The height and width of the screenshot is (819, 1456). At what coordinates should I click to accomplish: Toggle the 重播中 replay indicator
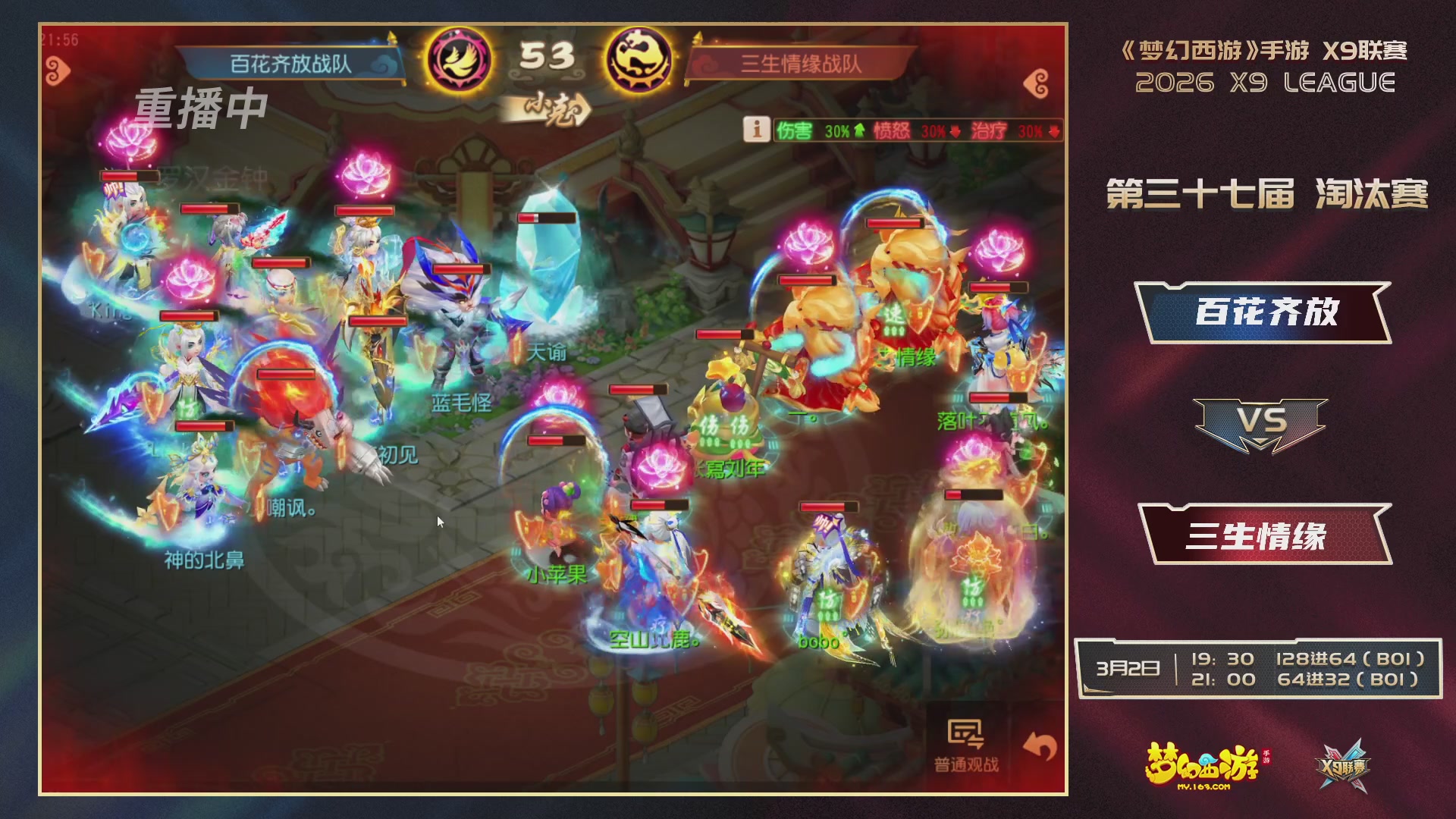point(201,108)
